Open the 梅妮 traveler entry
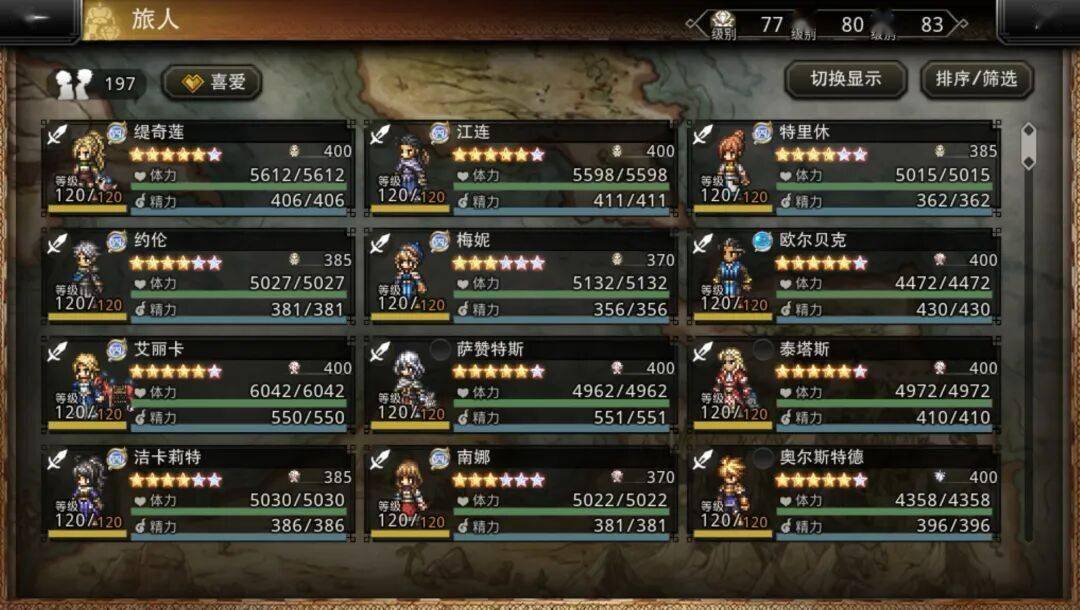The width and height of the screenshot is (1080, 610). 521,276
